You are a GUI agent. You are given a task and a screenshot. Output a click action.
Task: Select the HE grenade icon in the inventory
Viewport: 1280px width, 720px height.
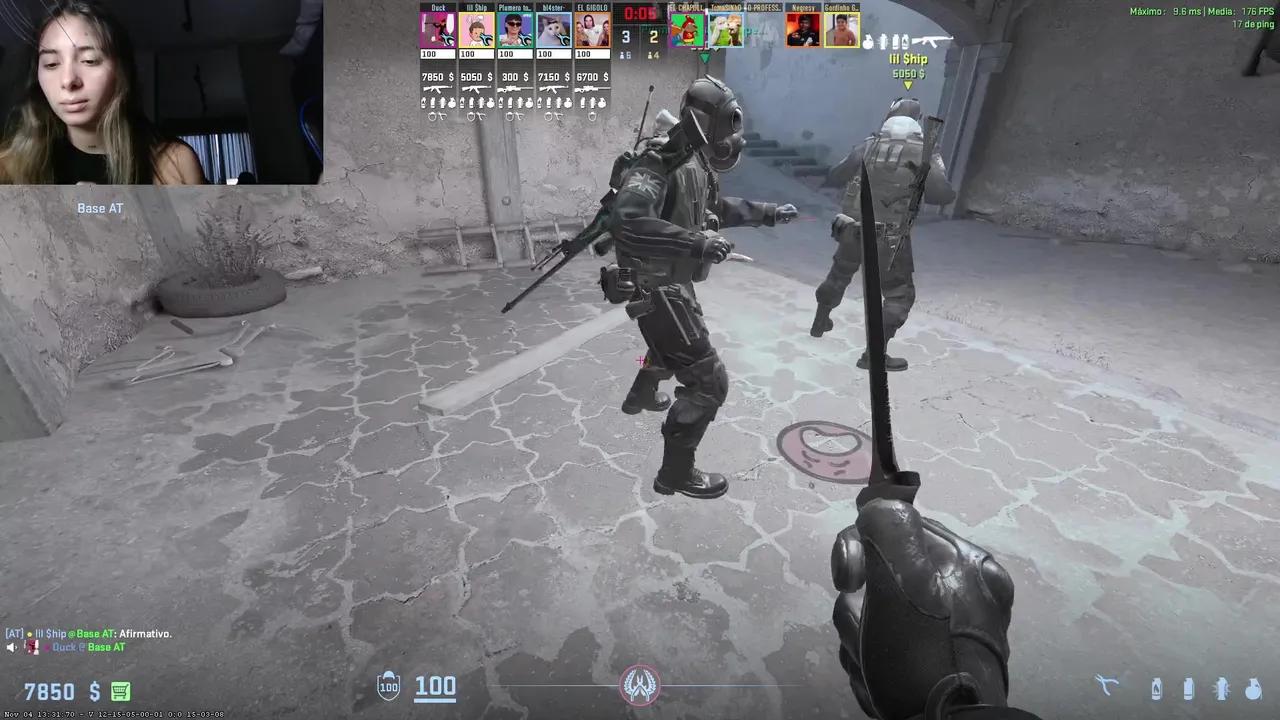1254,690
